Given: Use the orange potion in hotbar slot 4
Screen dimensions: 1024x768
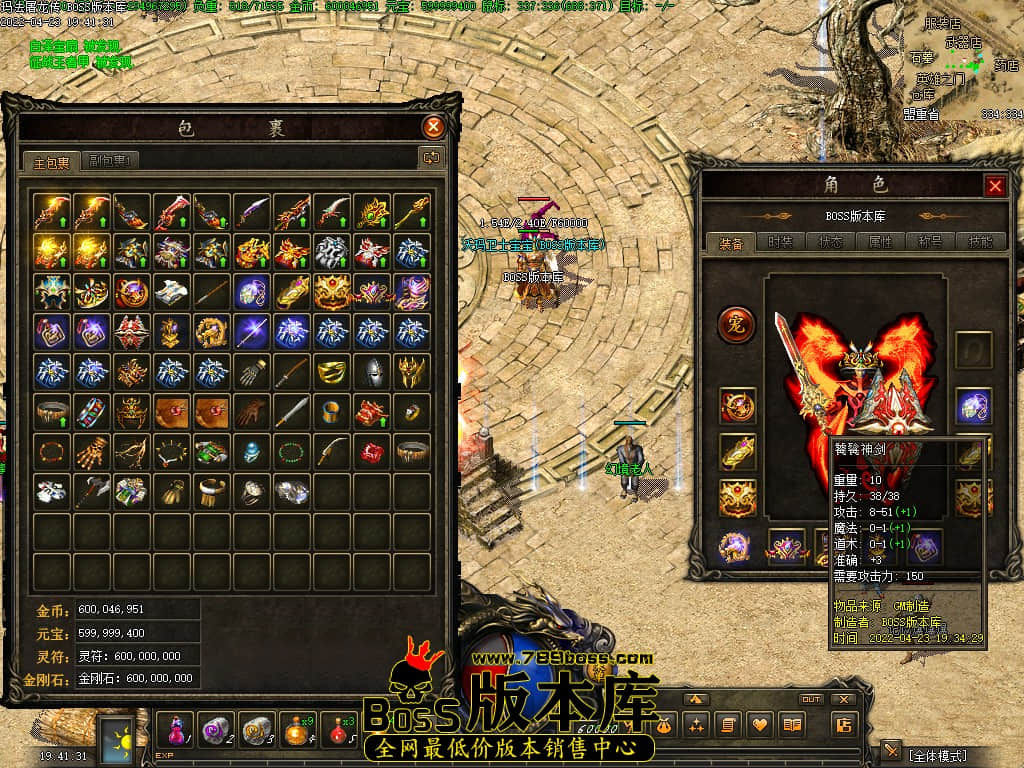Looking at the screenshot, I should click(x=297, y=727).
